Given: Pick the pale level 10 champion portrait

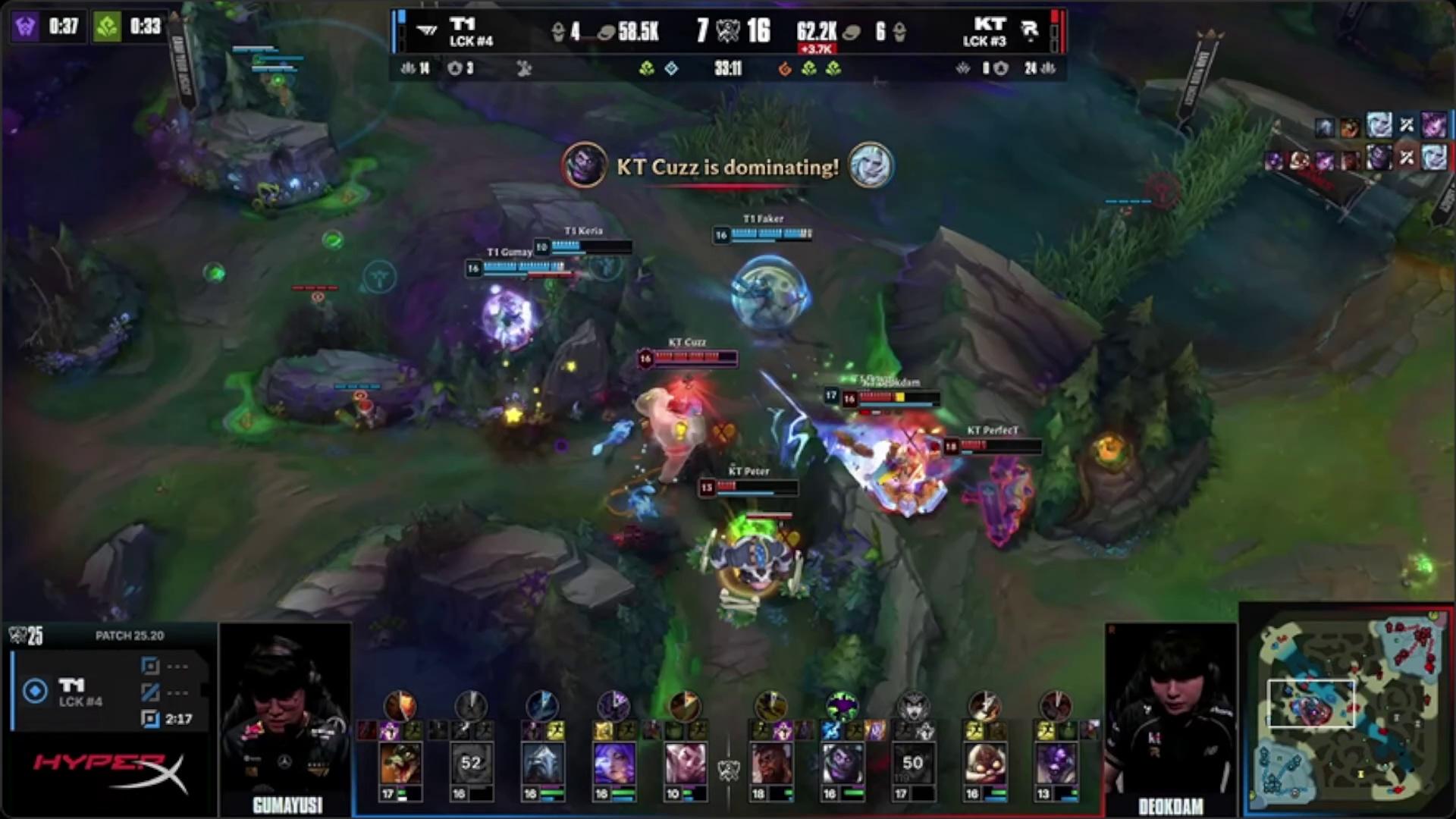Looking at the screenshot, I should [685, 763].
